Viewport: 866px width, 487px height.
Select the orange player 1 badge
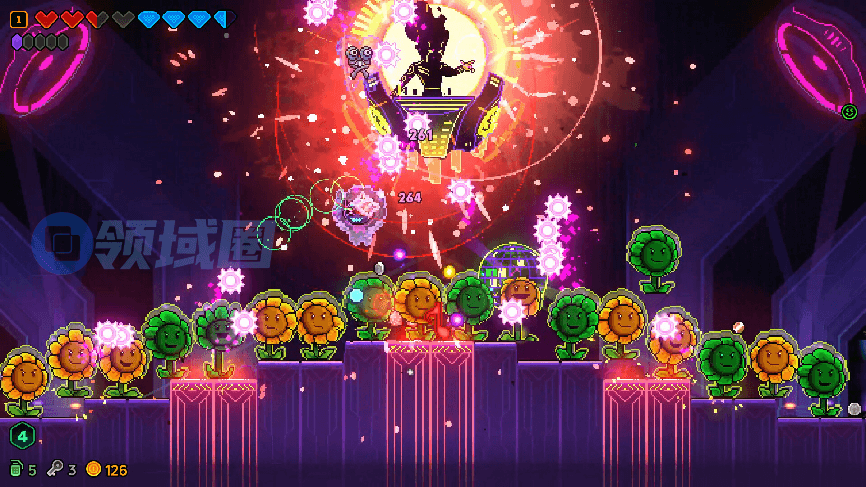[19, 19]
